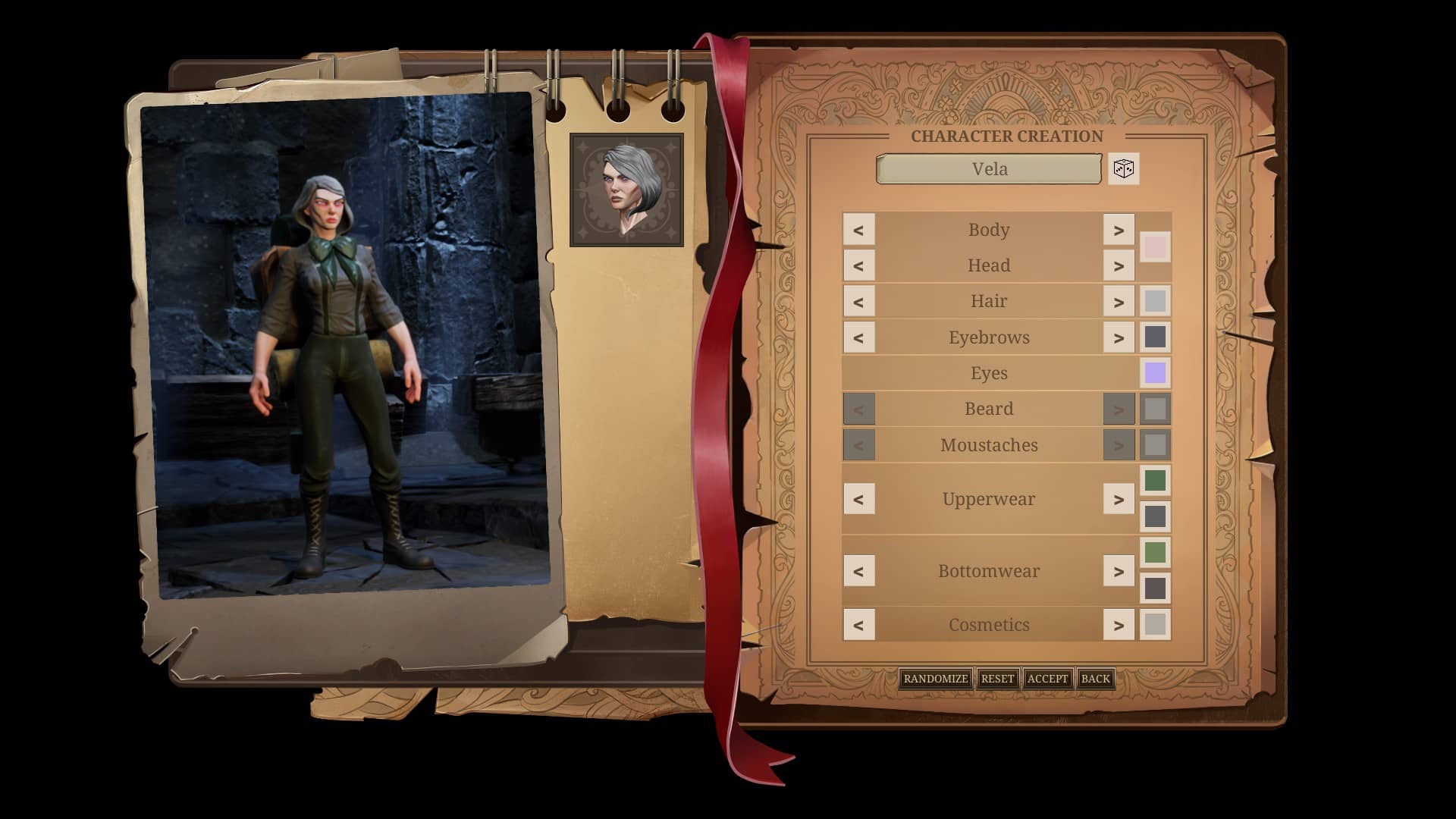This screenshot has width=1456, height=819.
Task: Select the next Body option
Action: [1119, 230]
